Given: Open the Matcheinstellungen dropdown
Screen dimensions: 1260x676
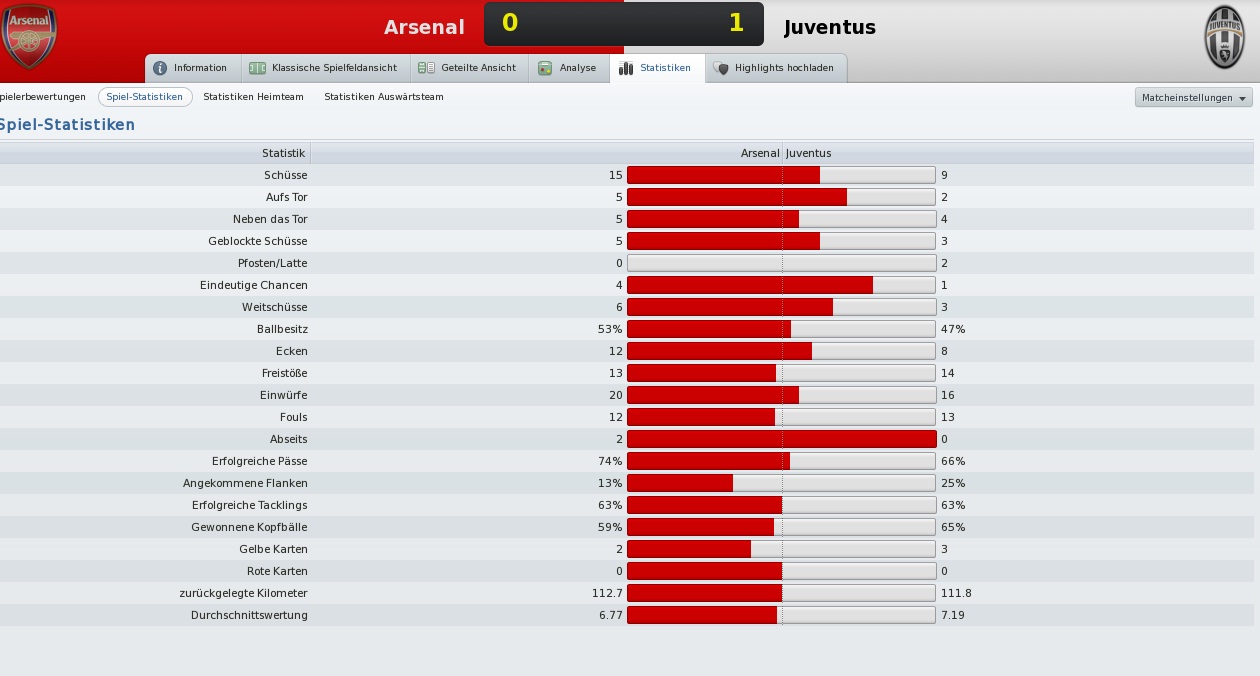Looking at the screenshot, I should (1194, 98).
